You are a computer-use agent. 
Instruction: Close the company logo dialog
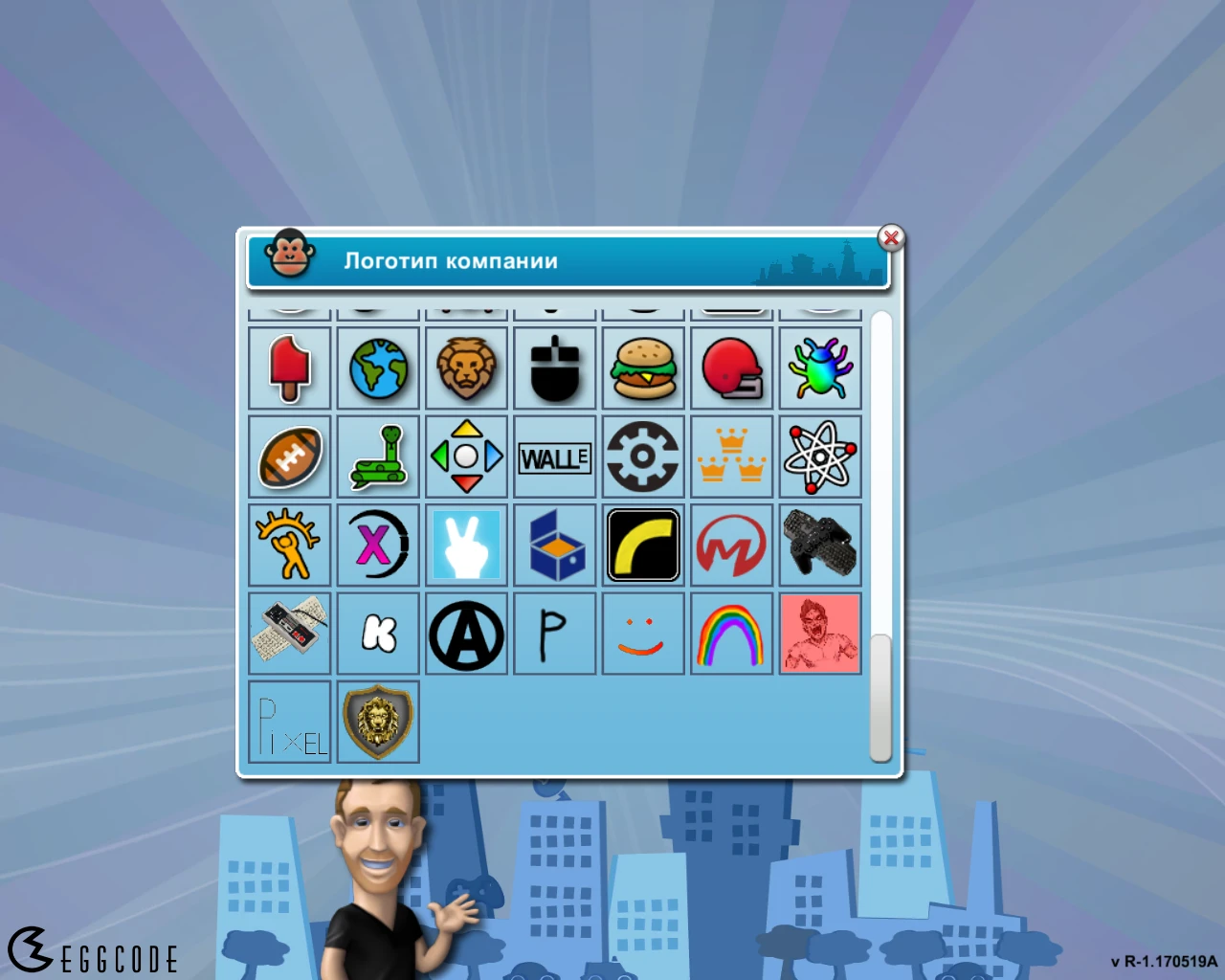891,239
